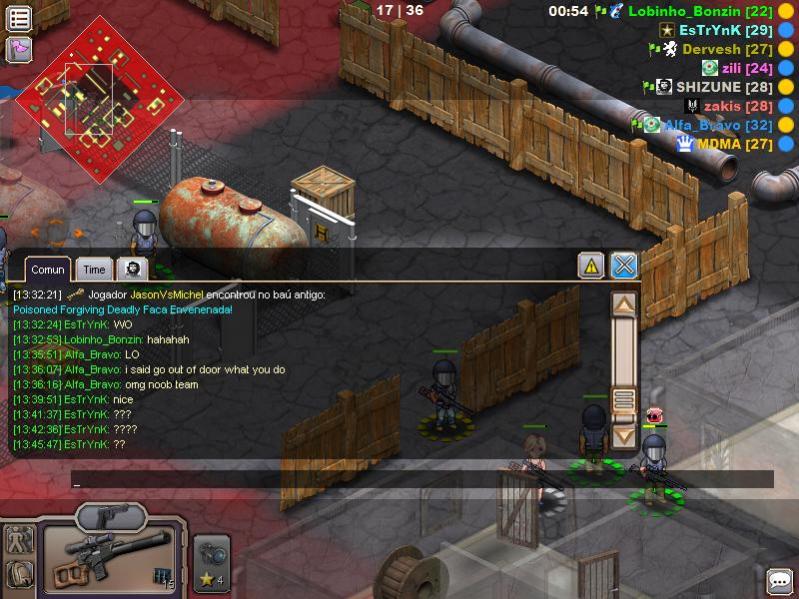Switch to the Comun chat tab
This screenshot has height=599, width=799.
pos(48,269)
